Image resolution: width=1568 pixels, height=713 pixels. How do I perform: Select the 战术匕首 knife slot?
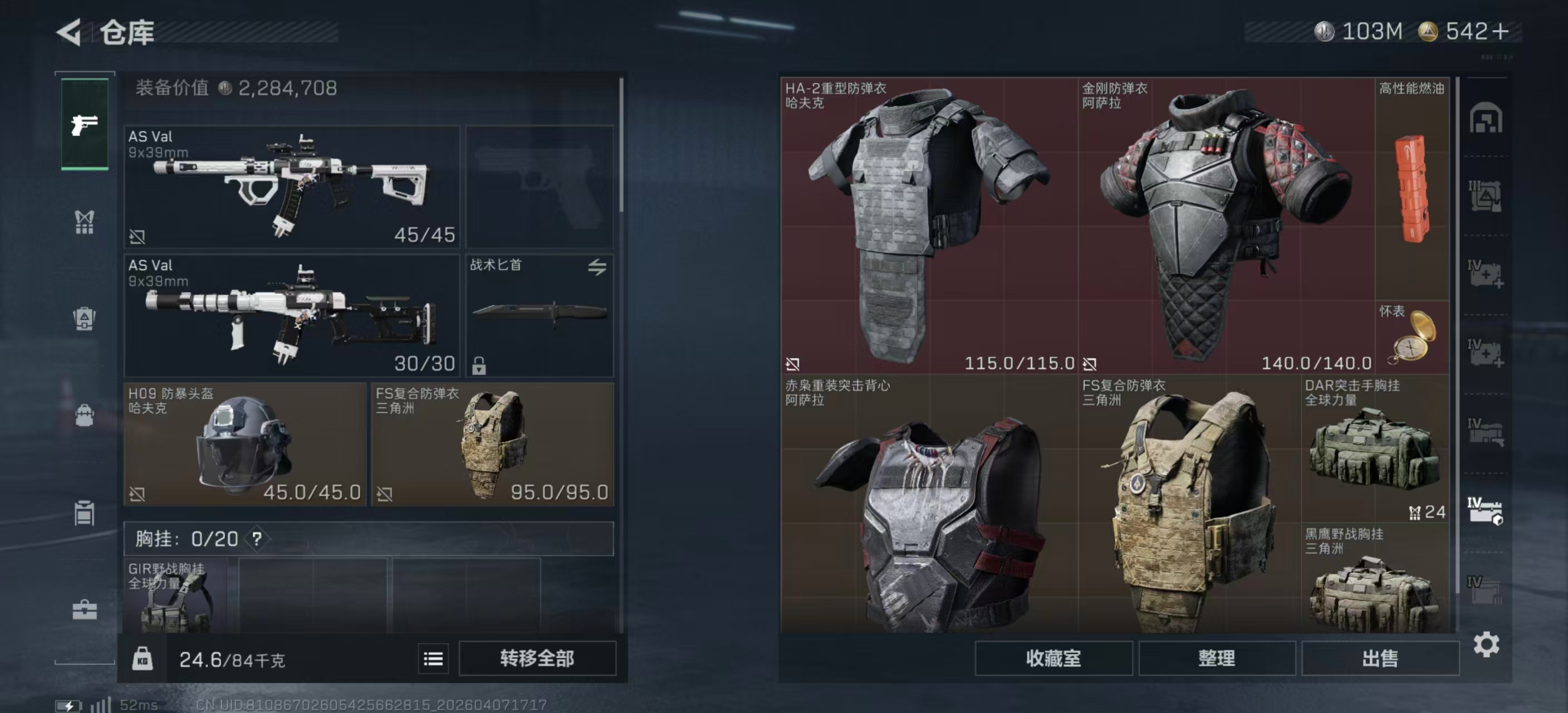[x=540, y=315]
